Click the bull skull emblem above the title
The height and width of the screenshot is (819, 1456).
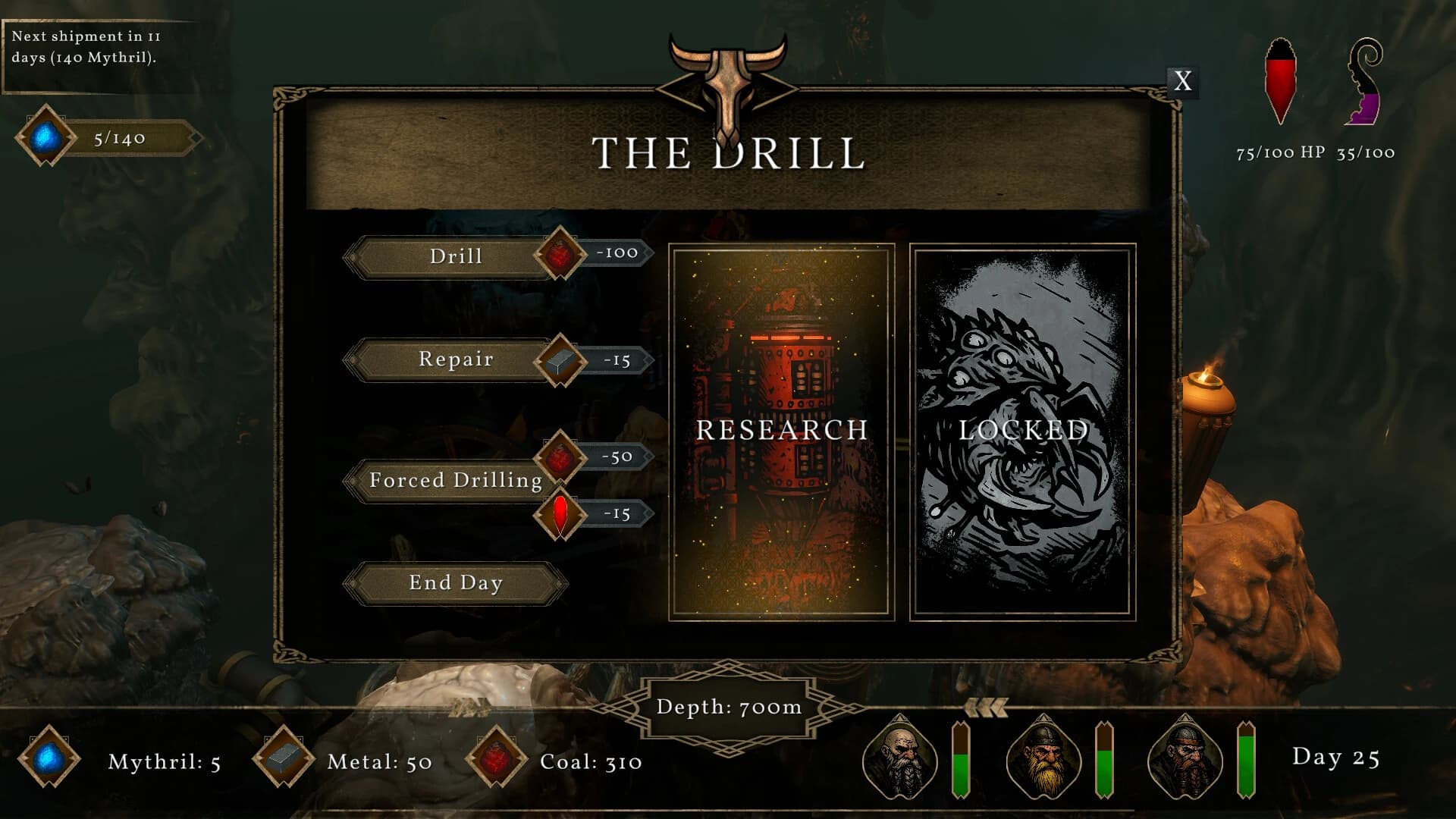[x=726, y=76]
